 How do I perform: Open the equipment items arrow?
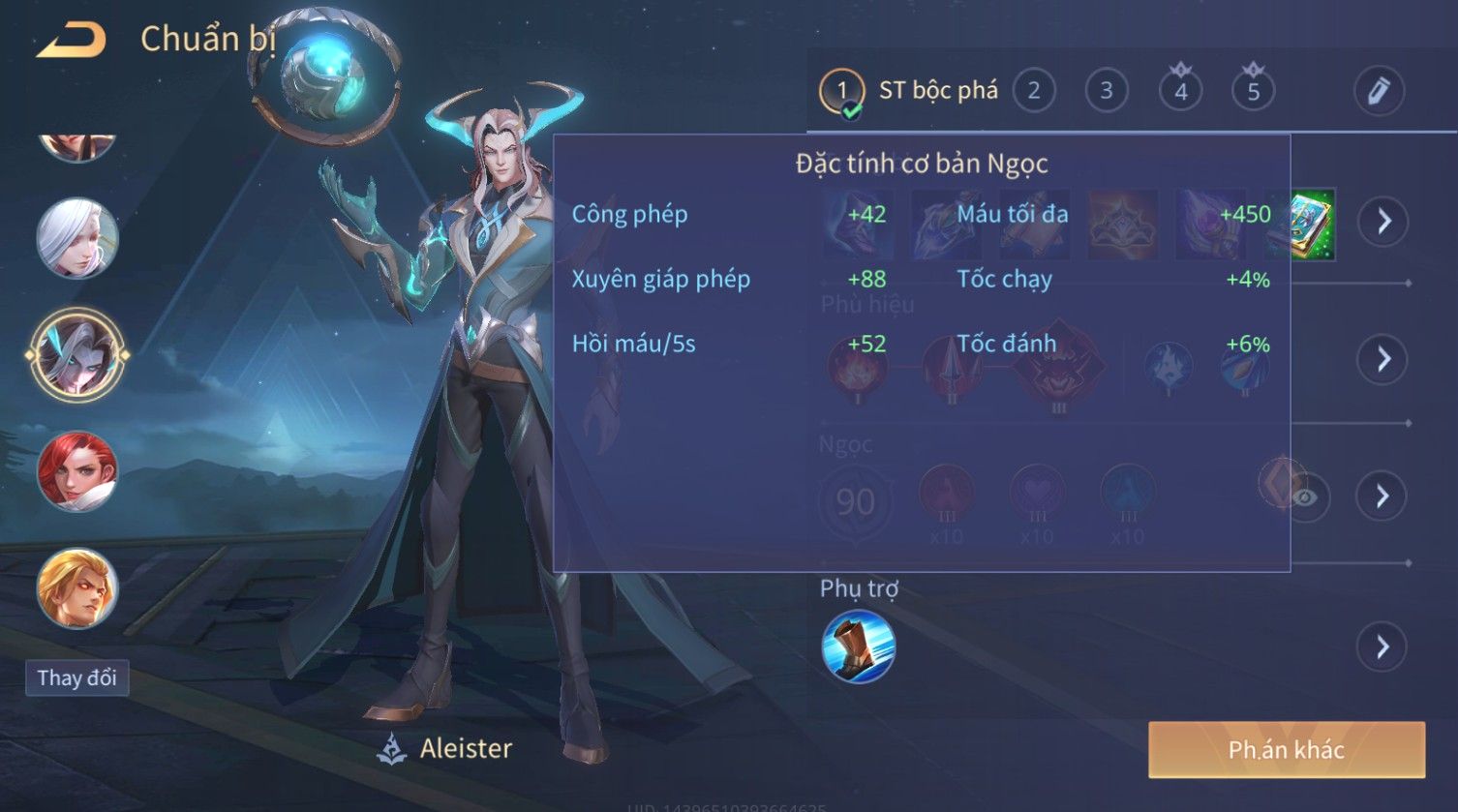(x=1382, y=222)
